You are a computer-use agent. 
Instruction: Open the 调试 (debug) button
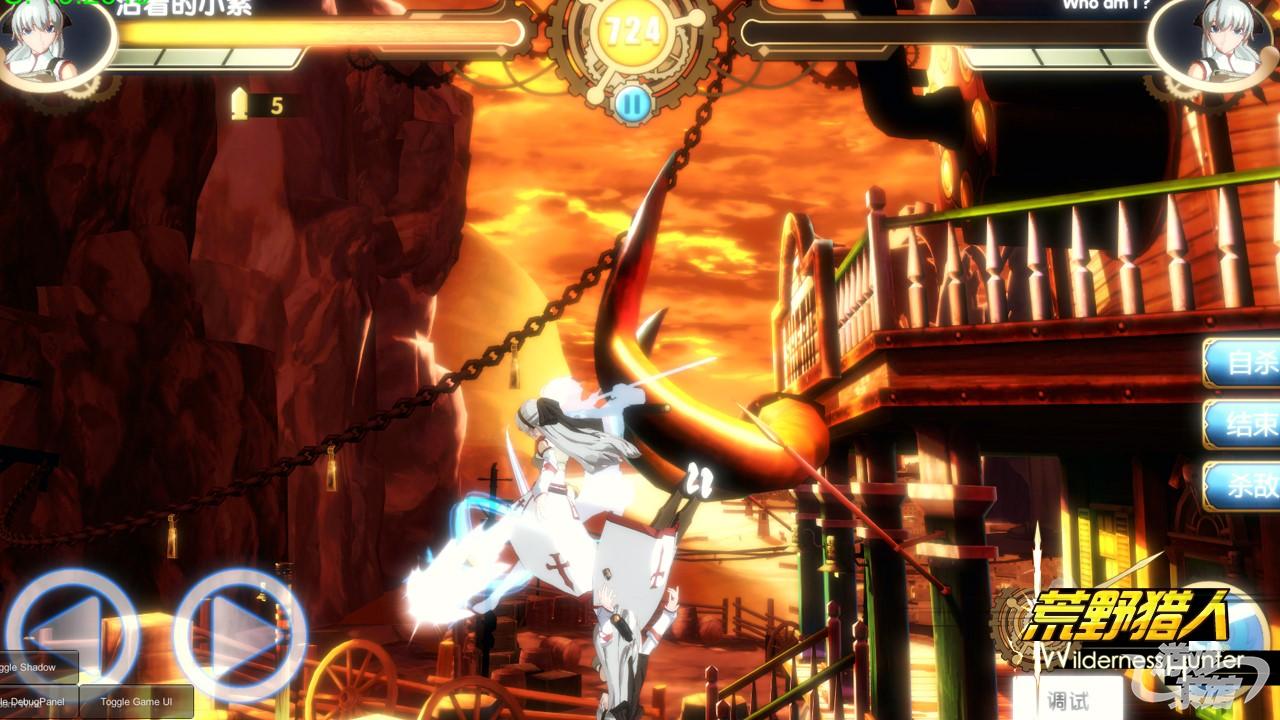pyautogui.click(x=1068, y=700)
